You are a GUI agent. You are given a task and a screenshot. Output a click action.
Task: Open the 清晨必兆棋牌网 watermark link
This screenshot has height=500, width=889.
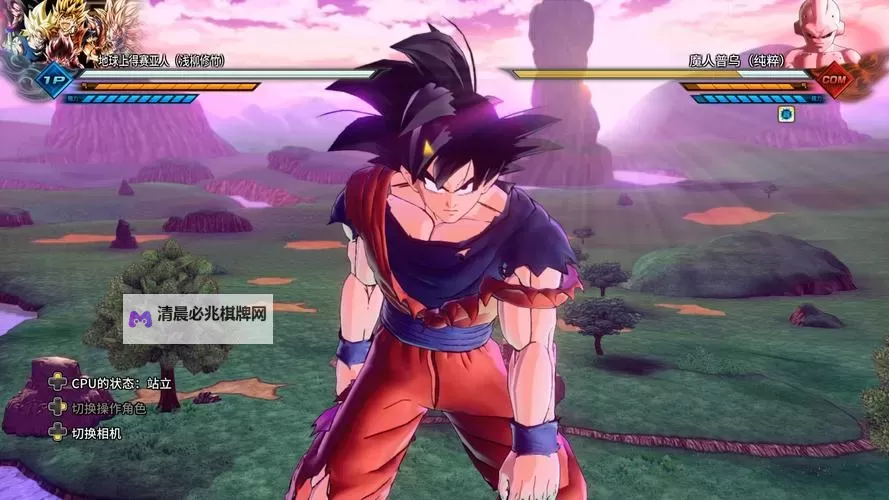(x=198, y=318)
